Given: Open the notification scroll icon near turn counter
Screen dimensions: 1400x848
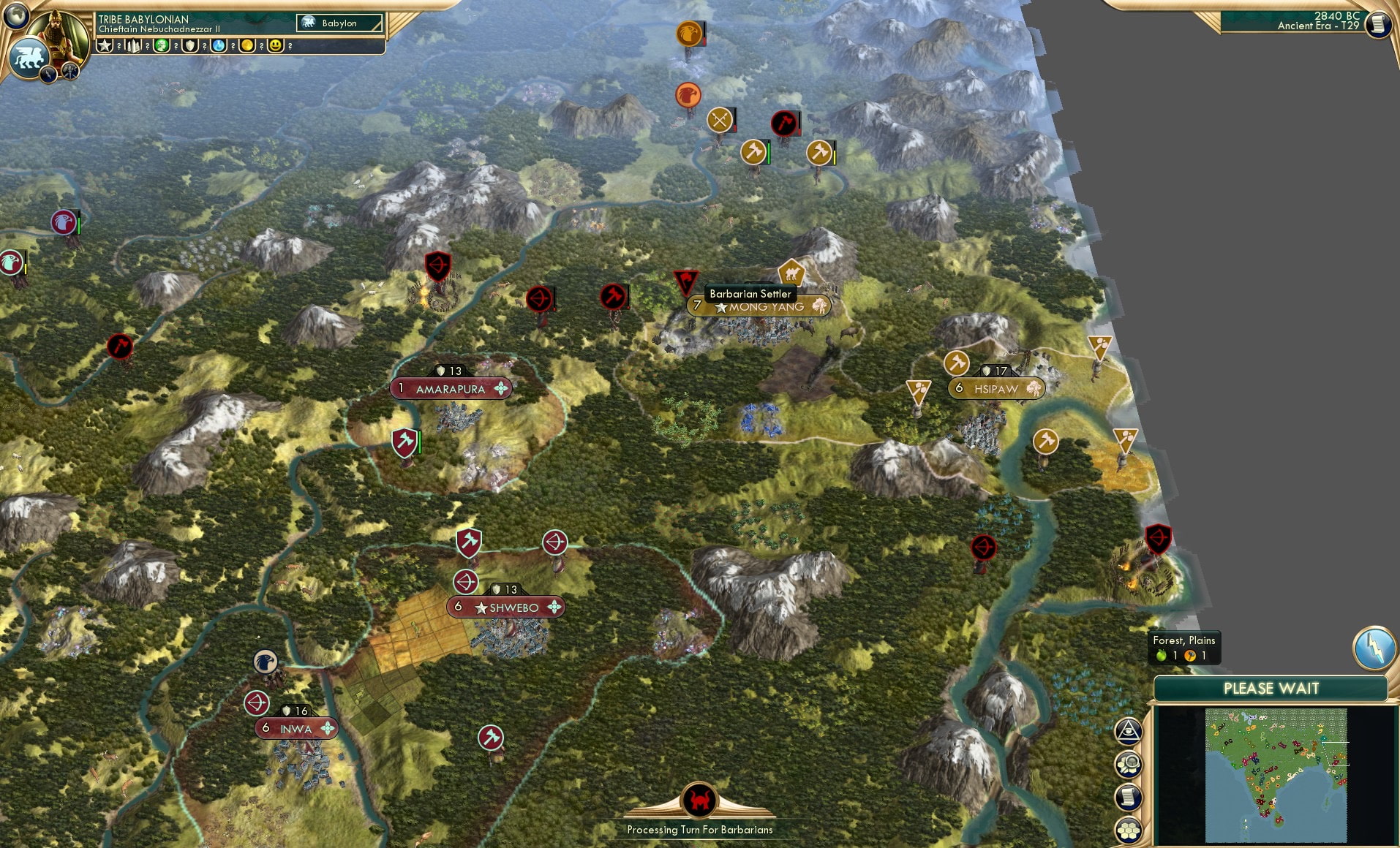Looking at the screenshot, I should pos(1378,25).
